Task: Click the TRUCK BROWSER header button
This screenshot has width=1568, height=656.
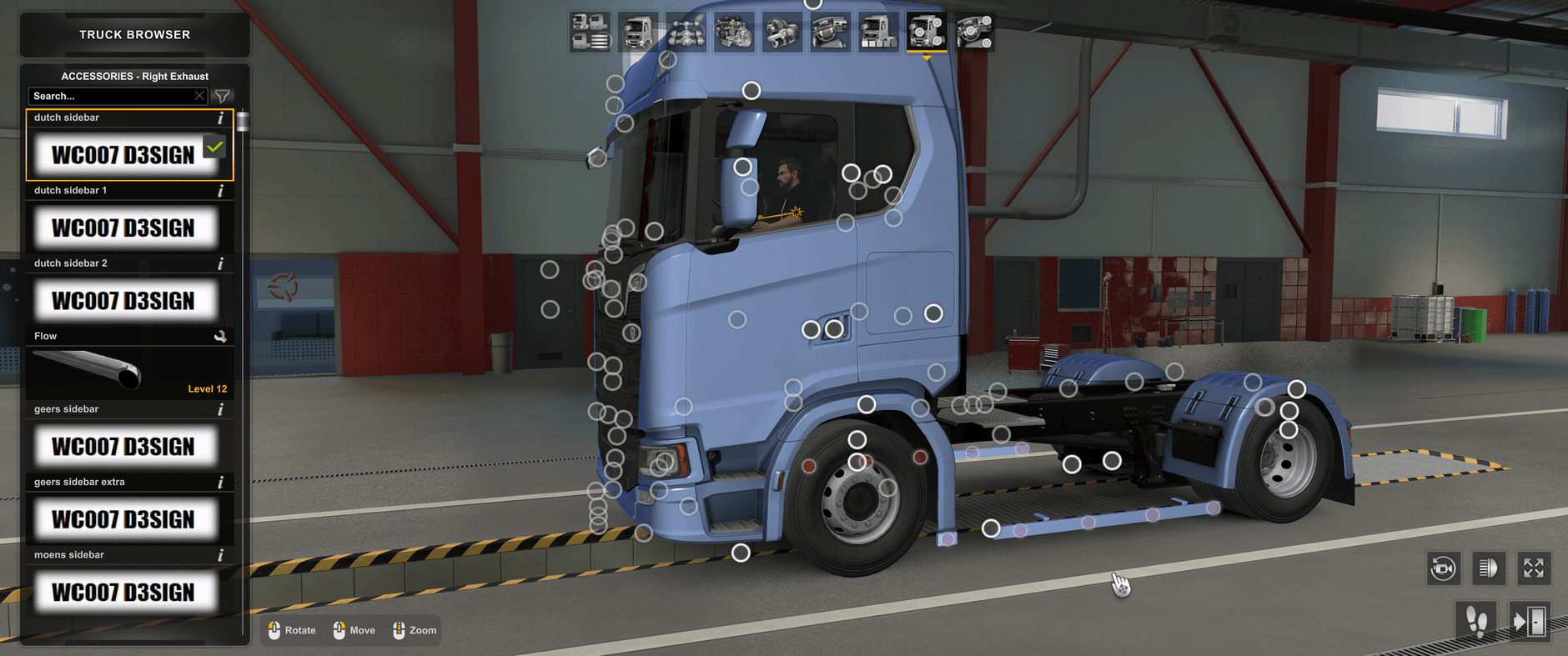Action: [133, 34]
